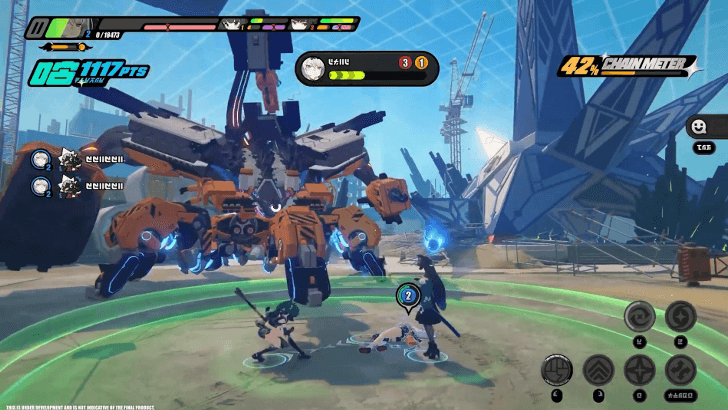
Task: Switch to the third team member portrait
Action: [x=300, y=24]
